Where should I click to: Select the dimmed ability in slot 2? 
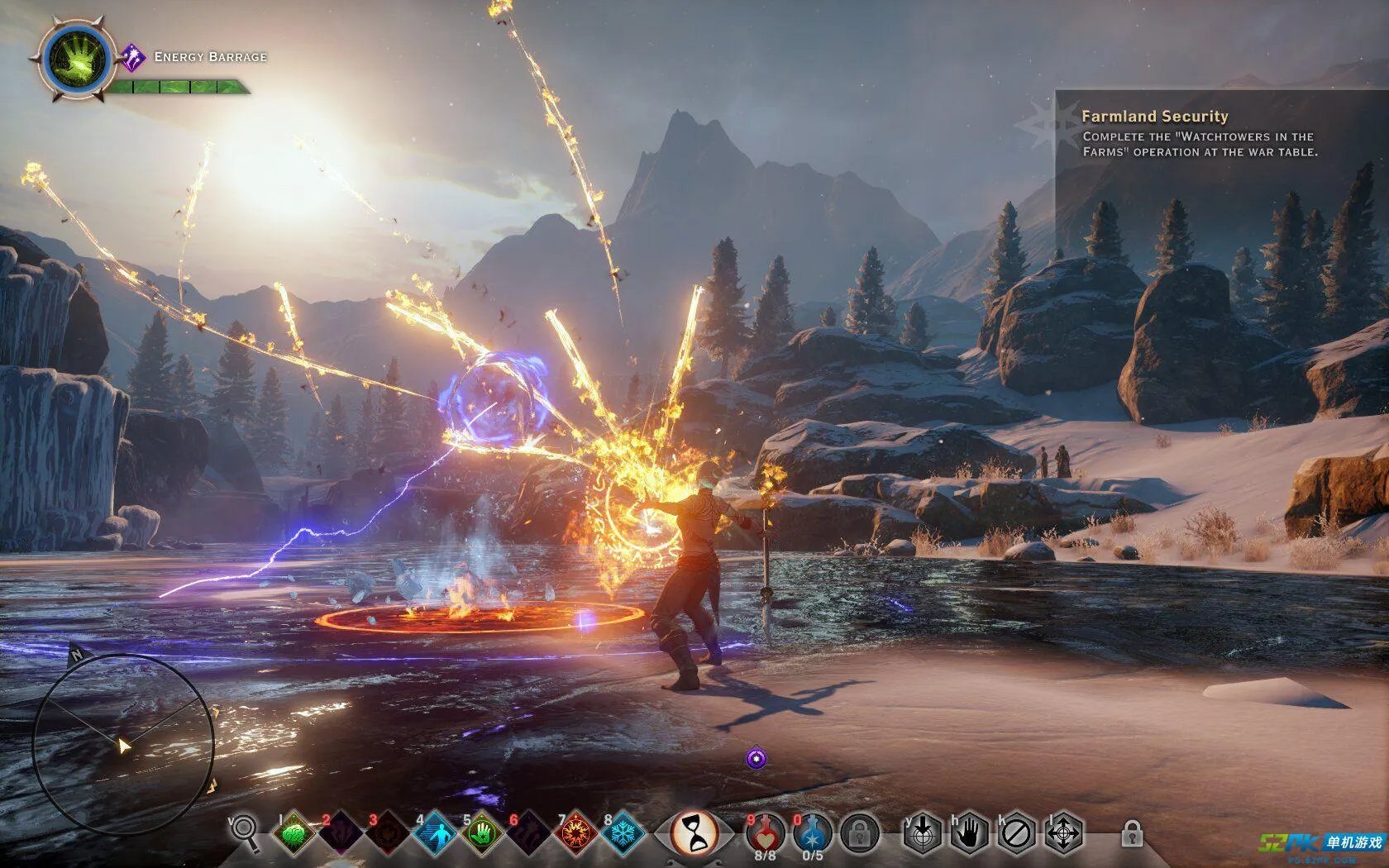coord(340,834)
